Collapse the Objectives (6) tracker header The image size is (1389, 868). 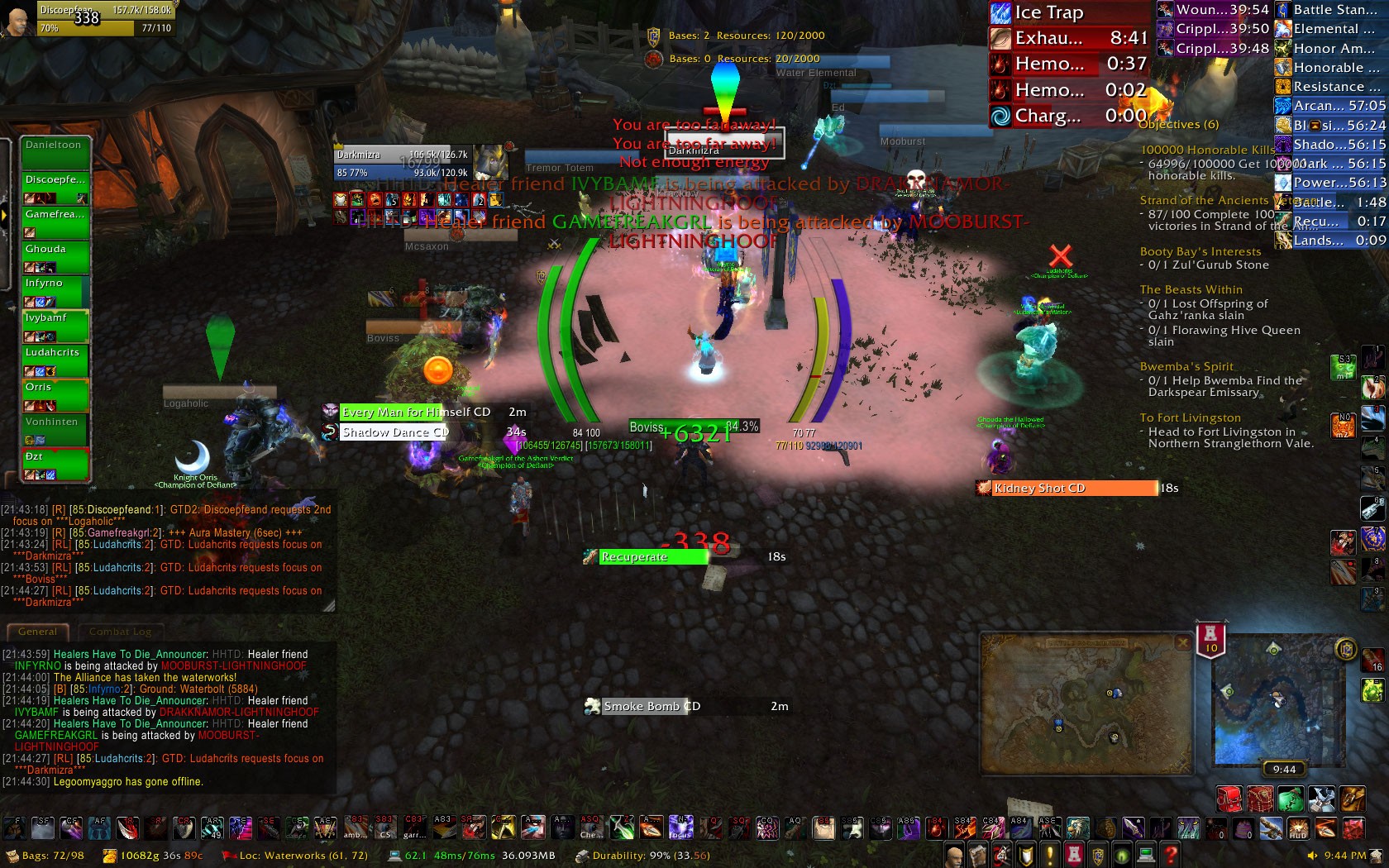[1180, 124]
